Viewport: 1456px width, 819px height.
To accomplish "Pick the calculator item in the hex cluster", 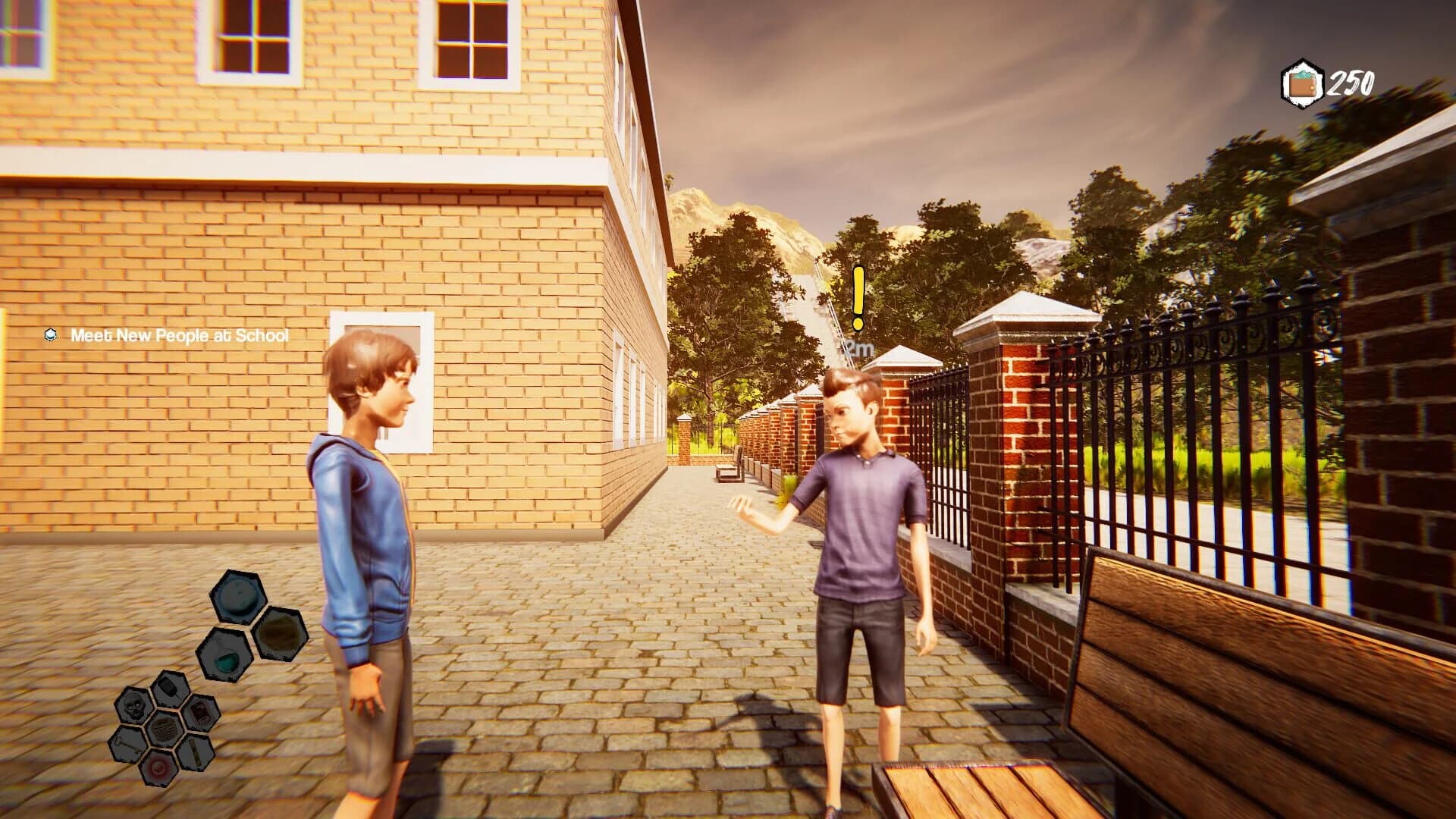I will coord(200,713).
